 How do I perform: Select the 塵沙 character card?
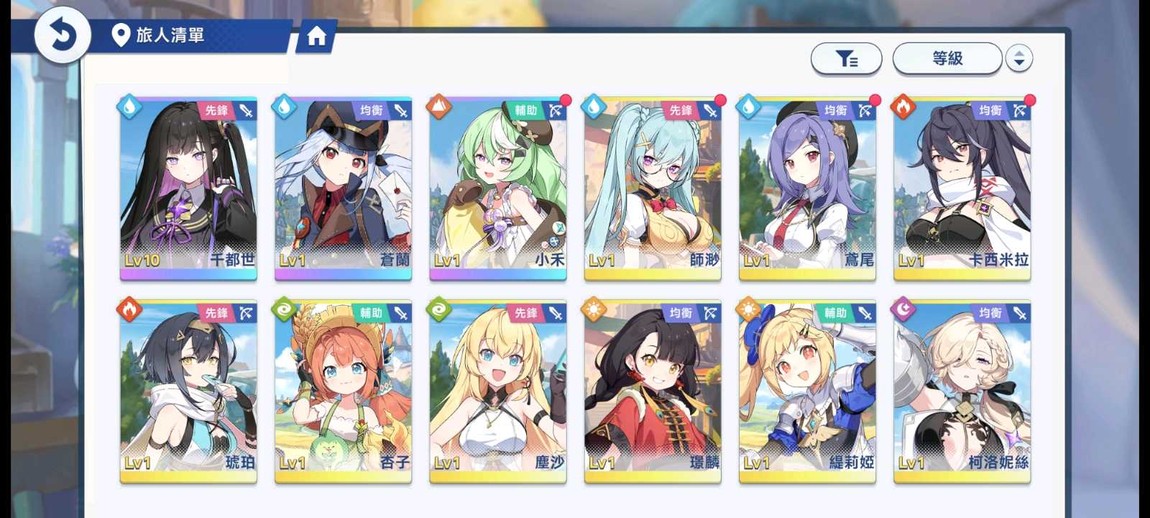(498, 391)
